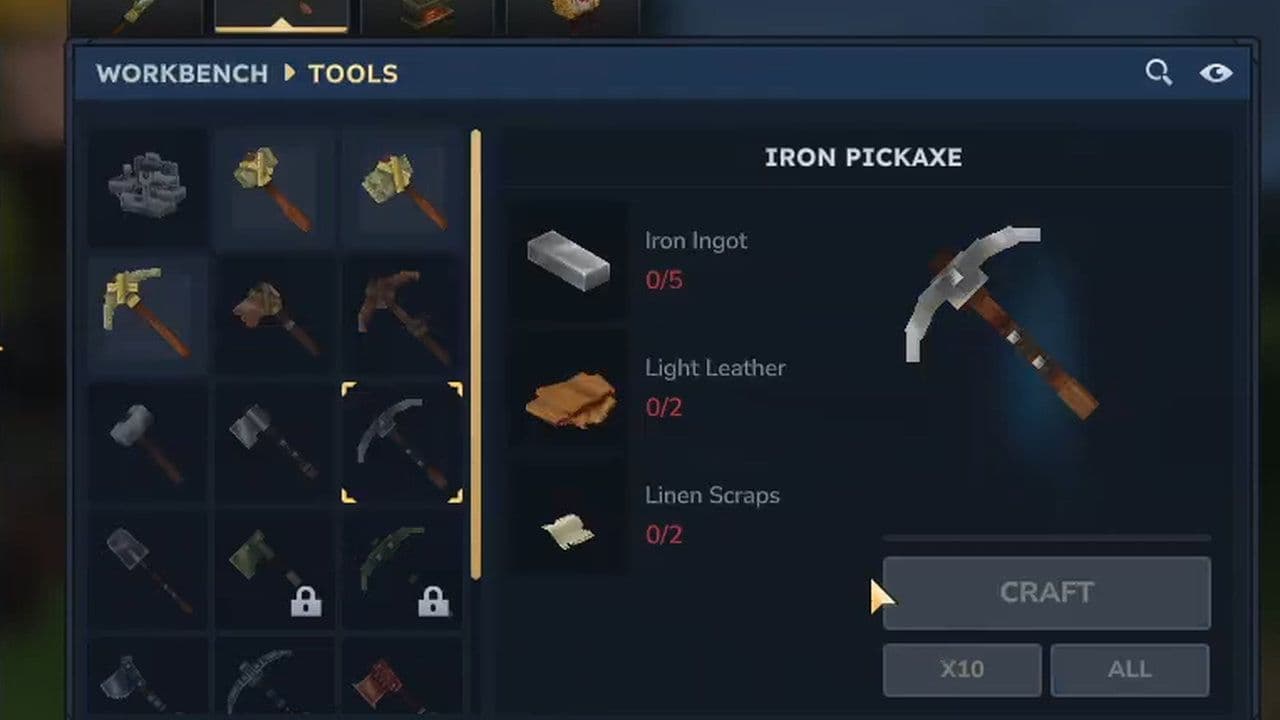This screenshot has width=1280, height=720.
Task: Click the X10 craft button
Action: [961, 670]
